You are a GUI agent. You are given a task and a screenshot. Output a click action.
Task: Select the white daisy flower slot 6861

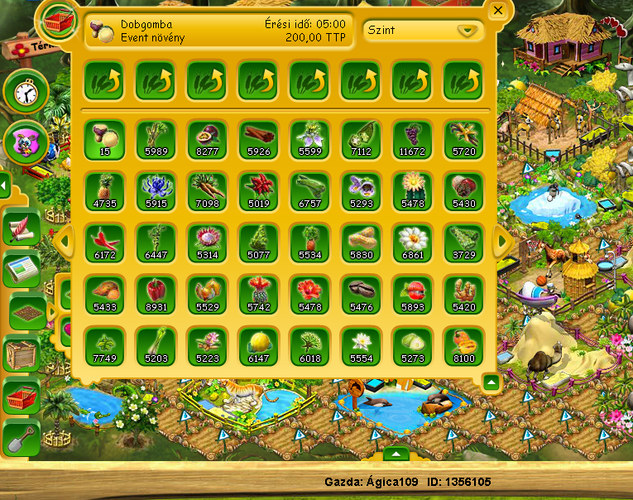(x=412, y=240)
